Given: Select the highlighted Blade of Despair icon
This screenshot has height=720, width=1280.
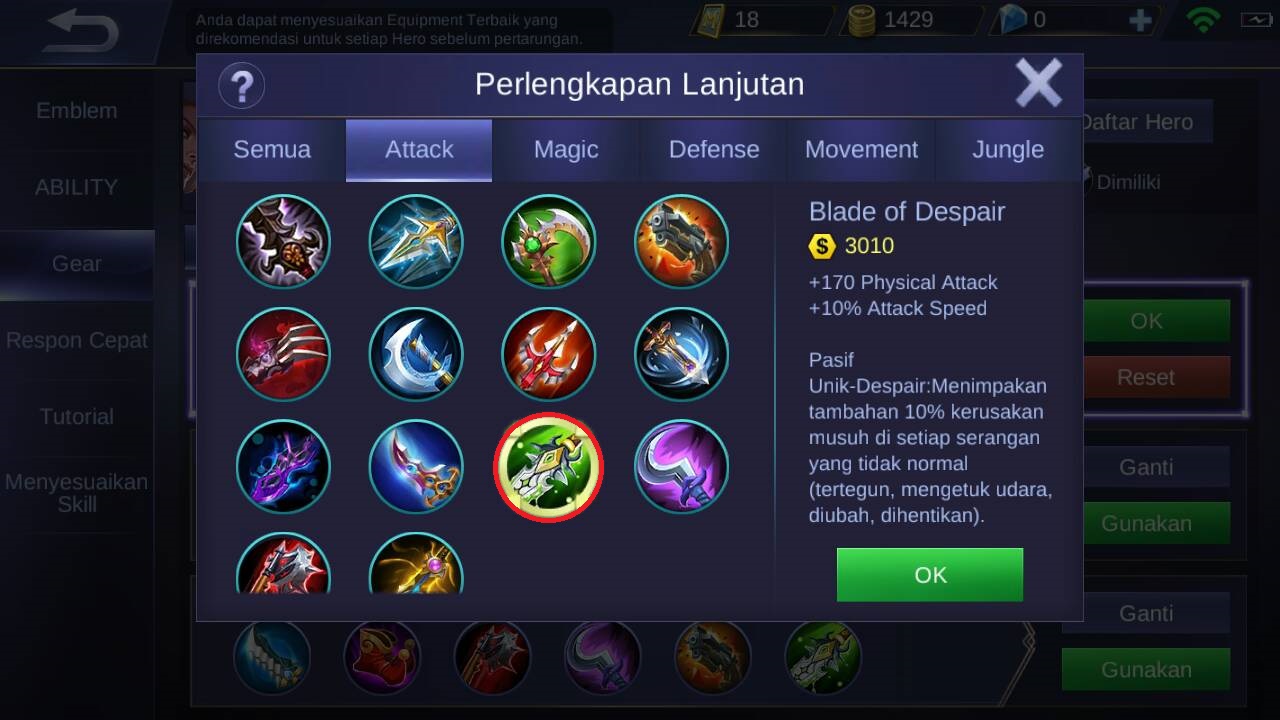Looking at the screenshot, I should (x=548, y=467).
